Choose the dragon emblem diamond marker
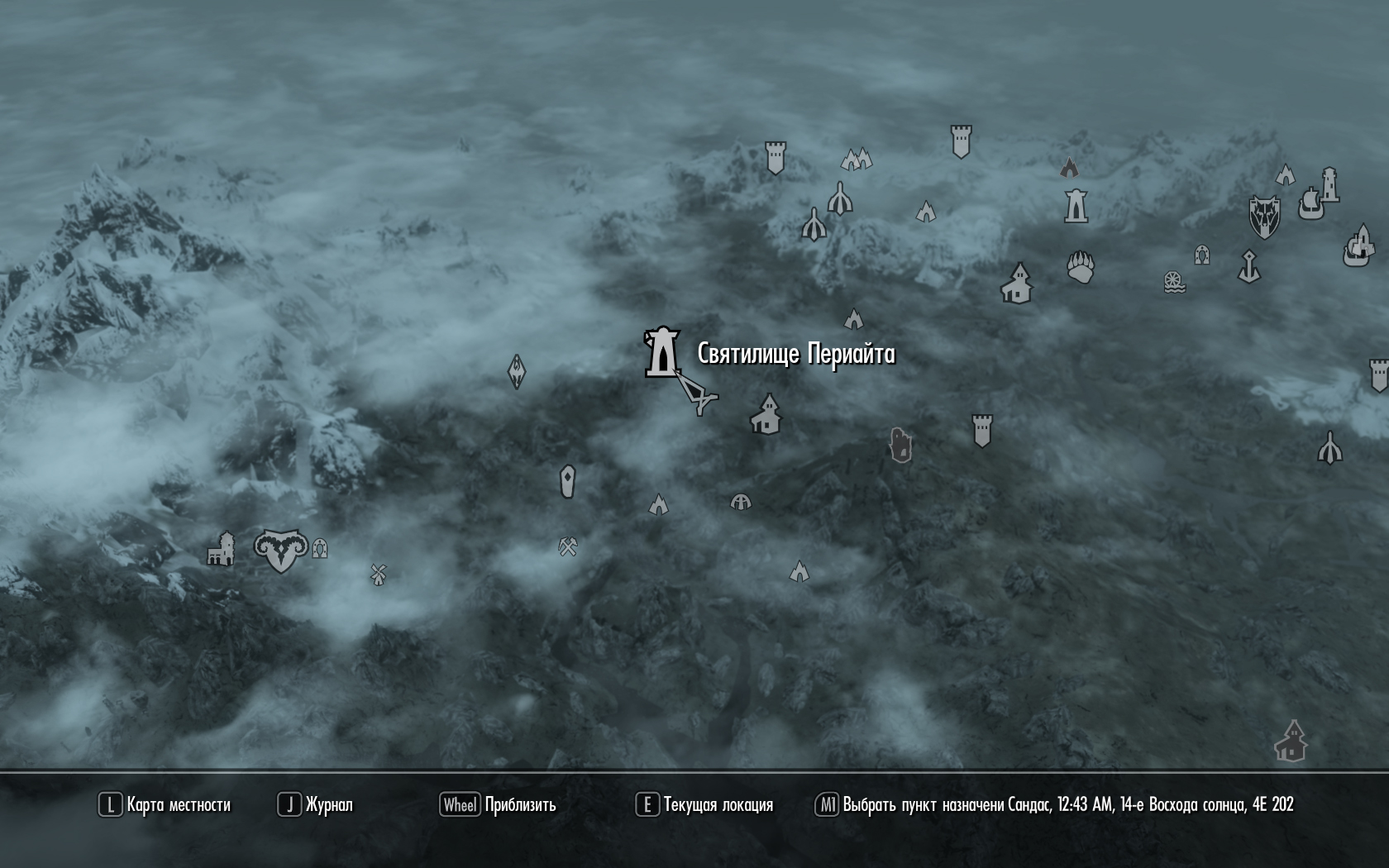Screen dimensions: 1389x868 pos(517,372)
